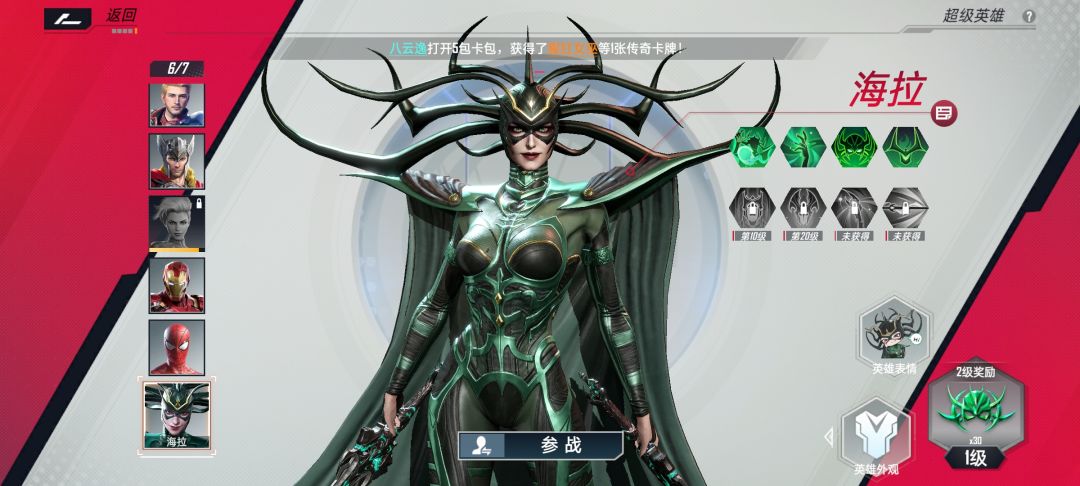View the green reaching hand skill
1080x486 pixels.
pyautogui.click(x=803, y=147)
